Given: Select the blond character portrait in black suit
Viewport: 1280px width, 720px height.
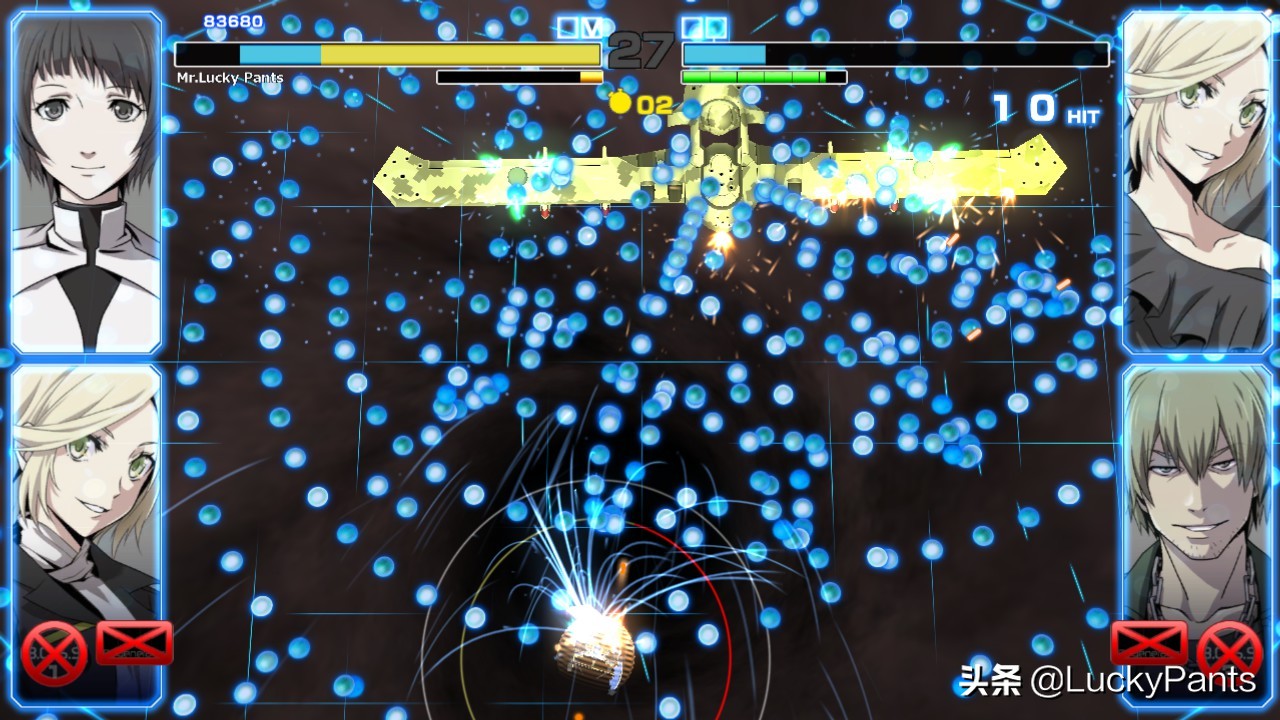Looking at the screenshot, I should pos(86,500).
